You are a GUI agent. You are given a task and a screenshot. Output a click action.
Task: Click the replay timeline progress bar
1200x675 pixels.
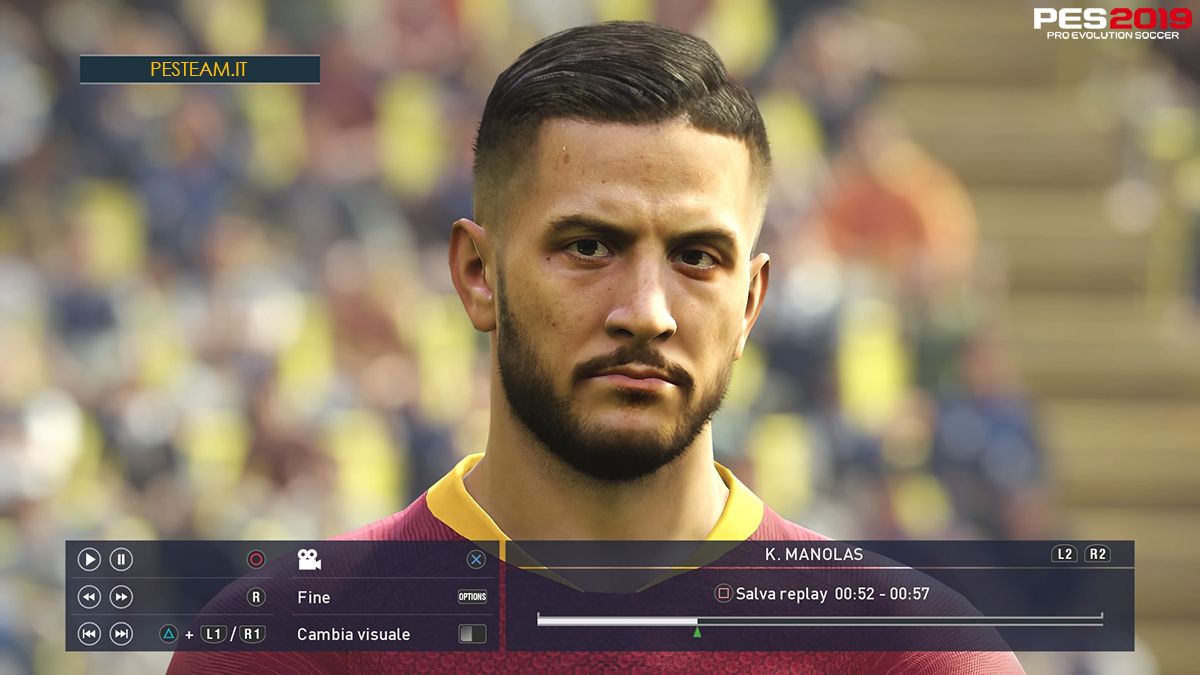coord(819,621)
